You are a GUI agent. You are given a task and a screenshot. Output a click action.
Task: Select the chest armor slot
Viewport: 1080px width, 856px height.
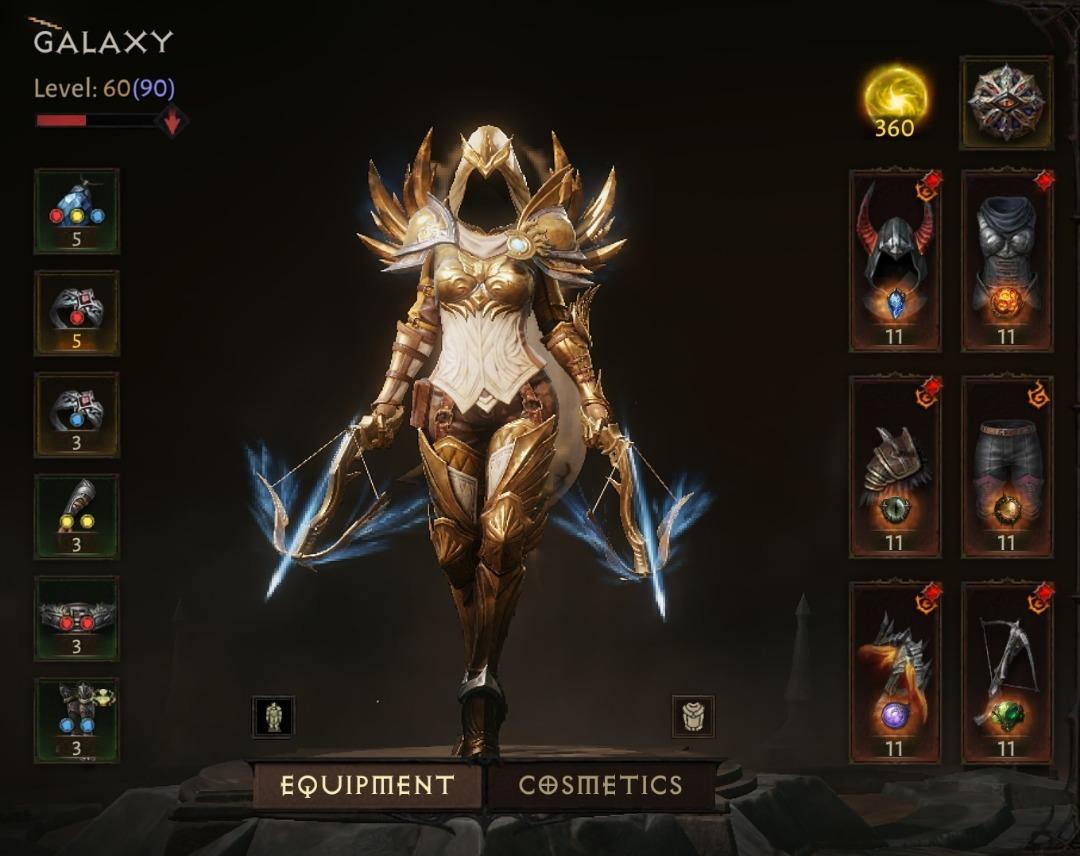[x=1007, y=261]
